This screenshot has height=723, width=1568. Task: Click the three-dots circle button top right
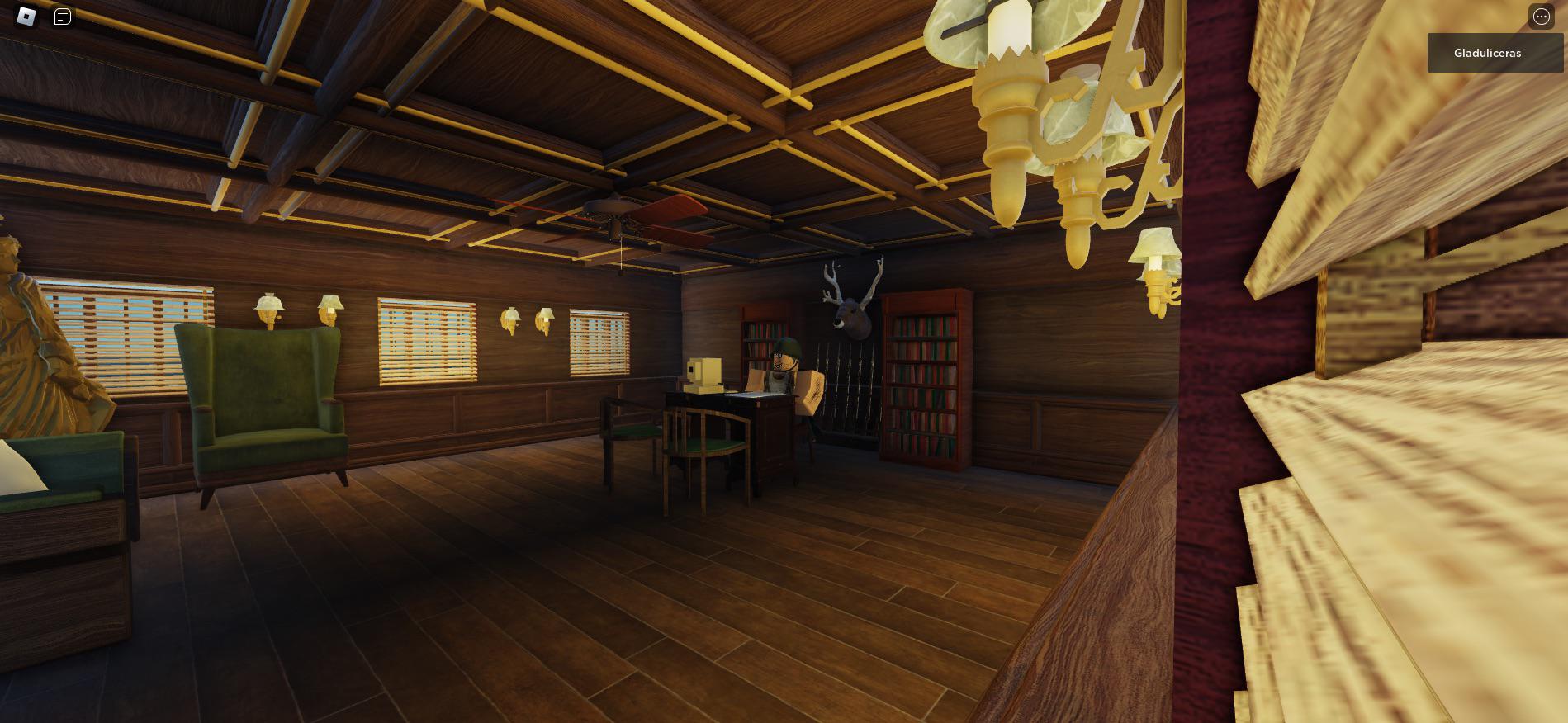[1541, 17]
